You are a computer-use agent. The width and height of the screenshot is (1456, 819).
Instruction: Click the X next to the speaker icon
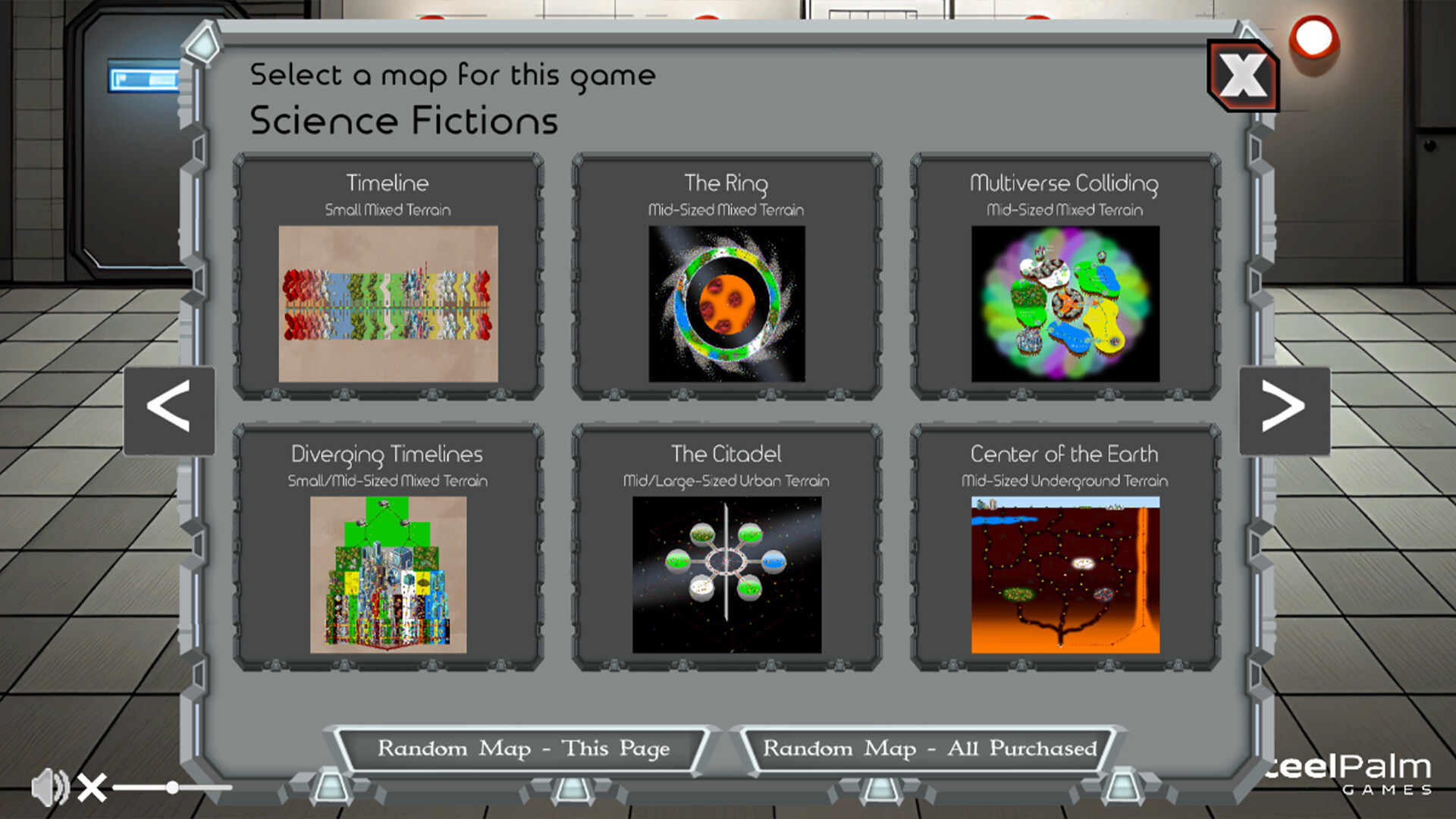point(93,786)
